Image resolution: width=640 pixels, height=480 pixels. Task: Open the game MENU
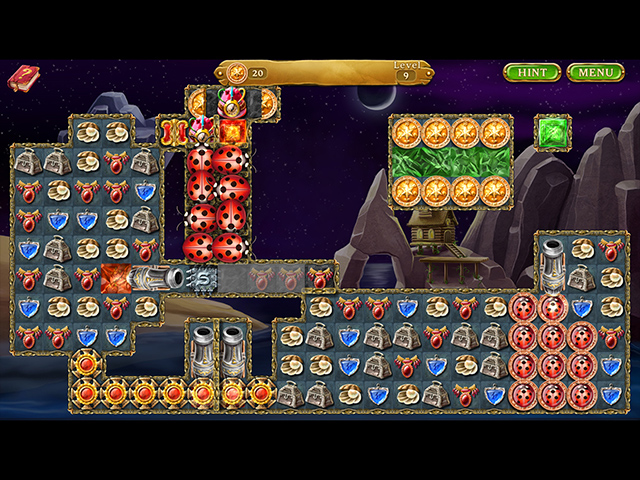click(x=595, y=73)
